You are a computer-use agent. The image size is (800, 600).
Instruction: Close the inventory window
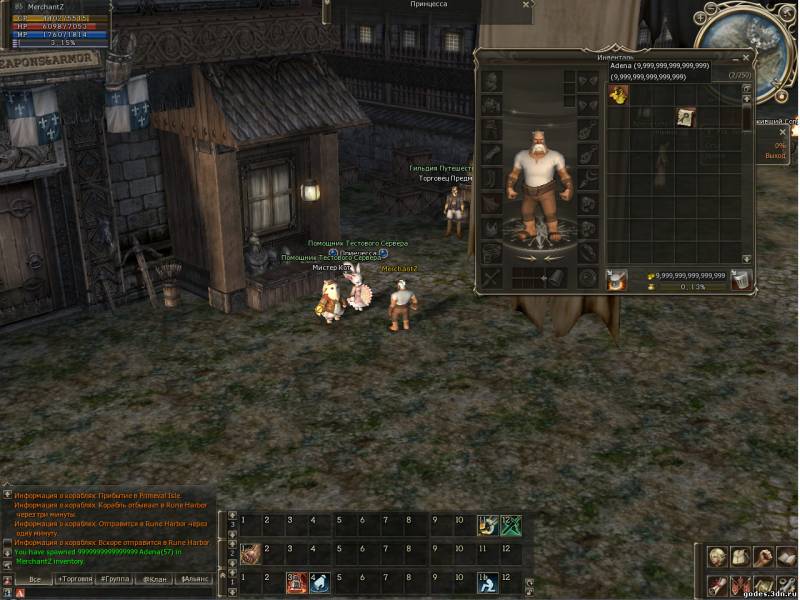746,58
